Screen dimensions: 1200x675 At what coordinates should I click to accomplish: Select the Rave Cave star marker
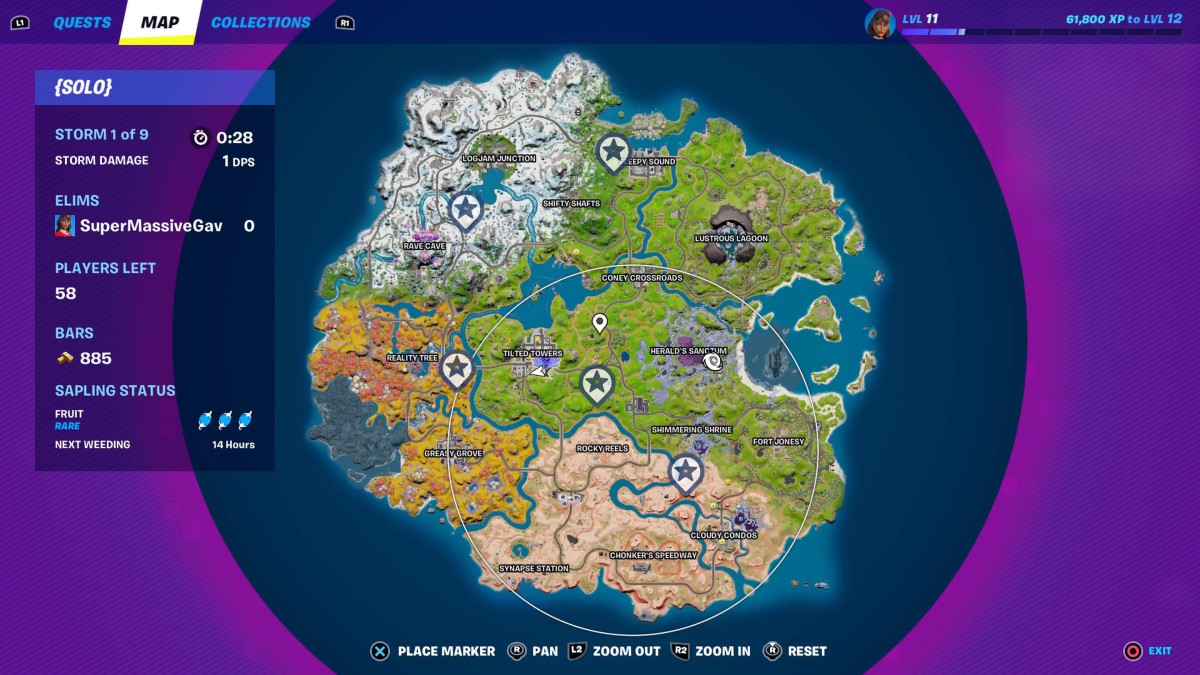click(465, 211)
